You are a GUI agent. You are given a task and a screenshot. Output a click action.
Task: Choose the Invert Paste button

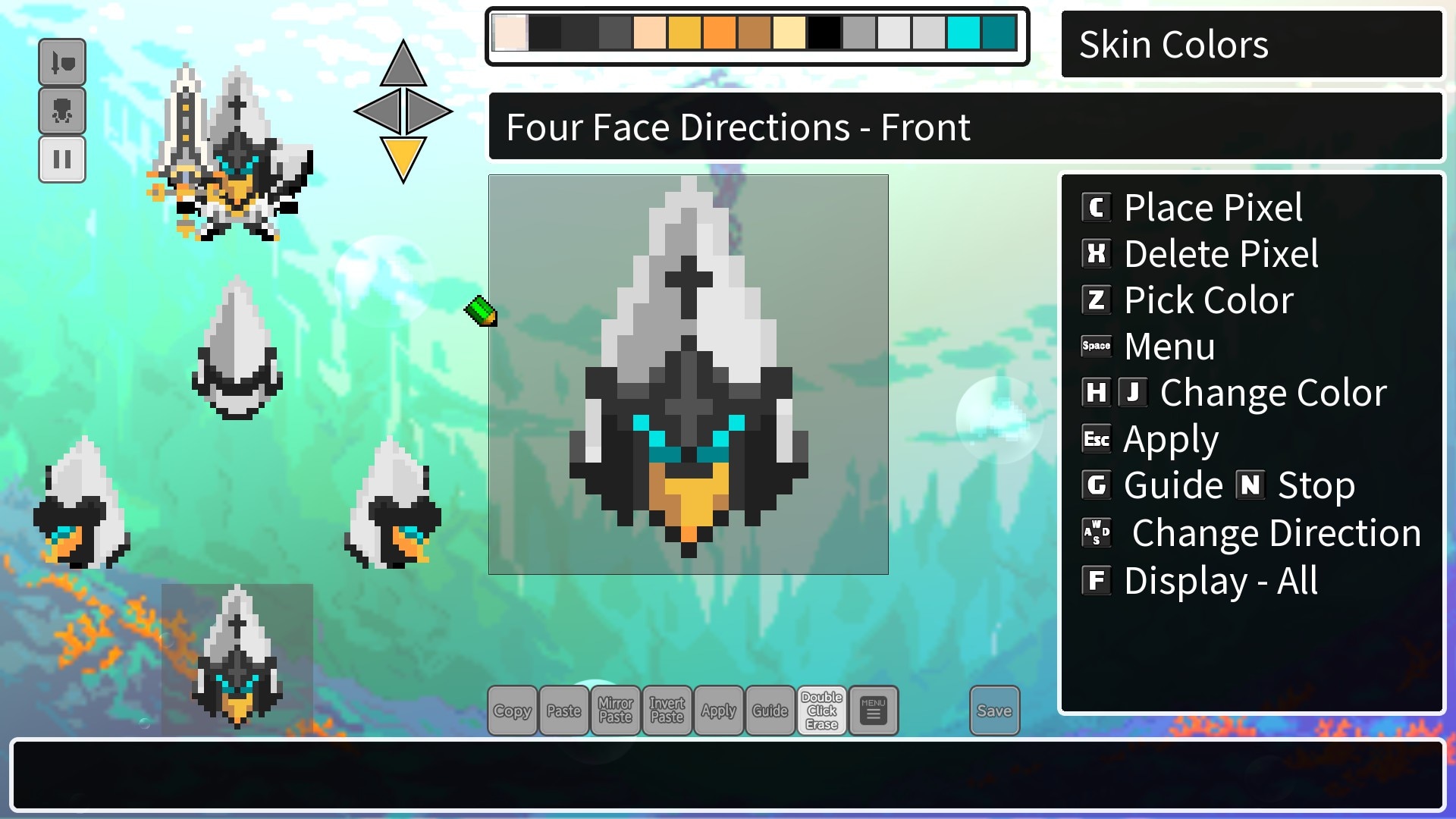667,711
